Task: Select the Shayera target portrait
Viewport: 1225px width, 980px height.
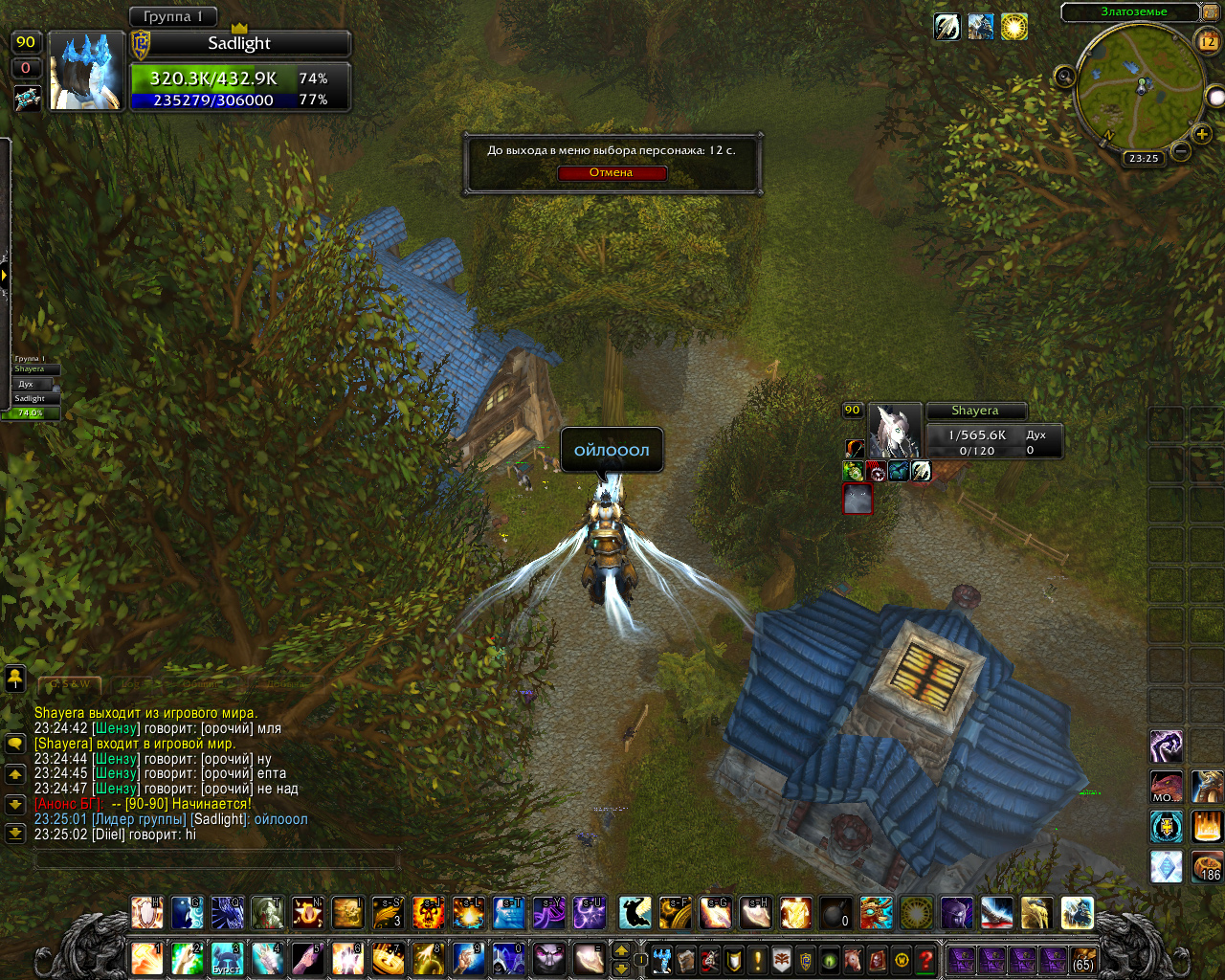Action: click(894, 431)
